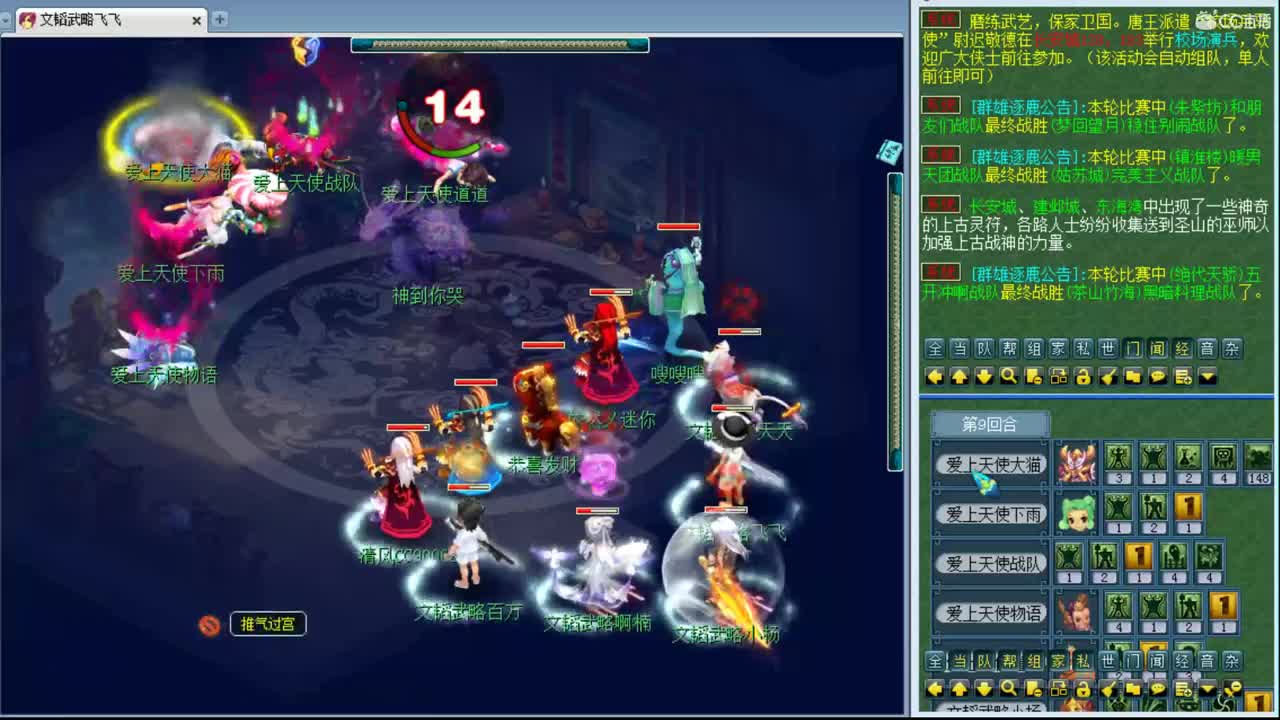Screen dimensions: 1280x720
Task: Open the dropdown arrow ending the chat toolbar
Action: pos(1207,378)
